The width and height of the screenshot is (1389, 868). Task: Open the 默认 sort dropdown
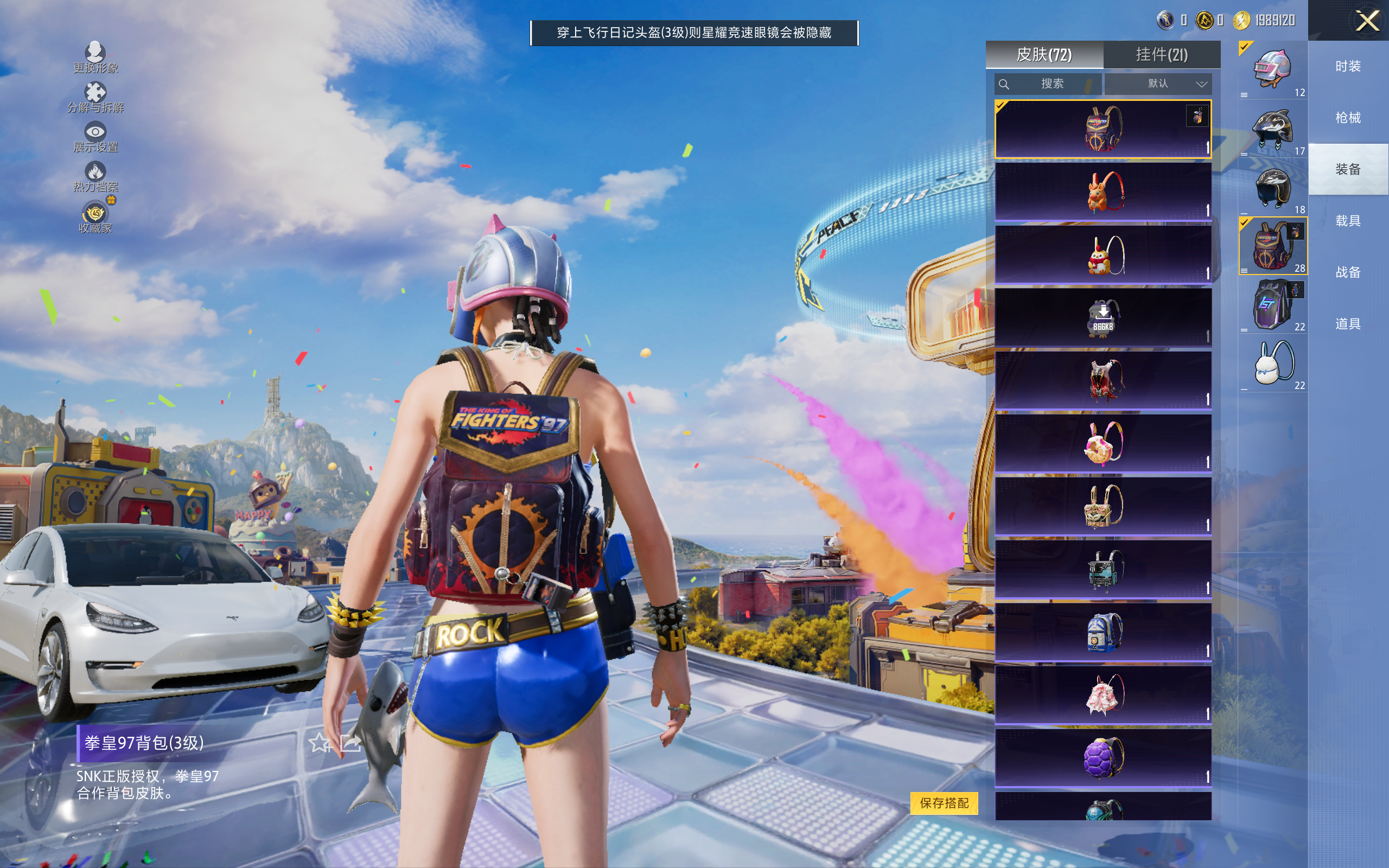1157,84
